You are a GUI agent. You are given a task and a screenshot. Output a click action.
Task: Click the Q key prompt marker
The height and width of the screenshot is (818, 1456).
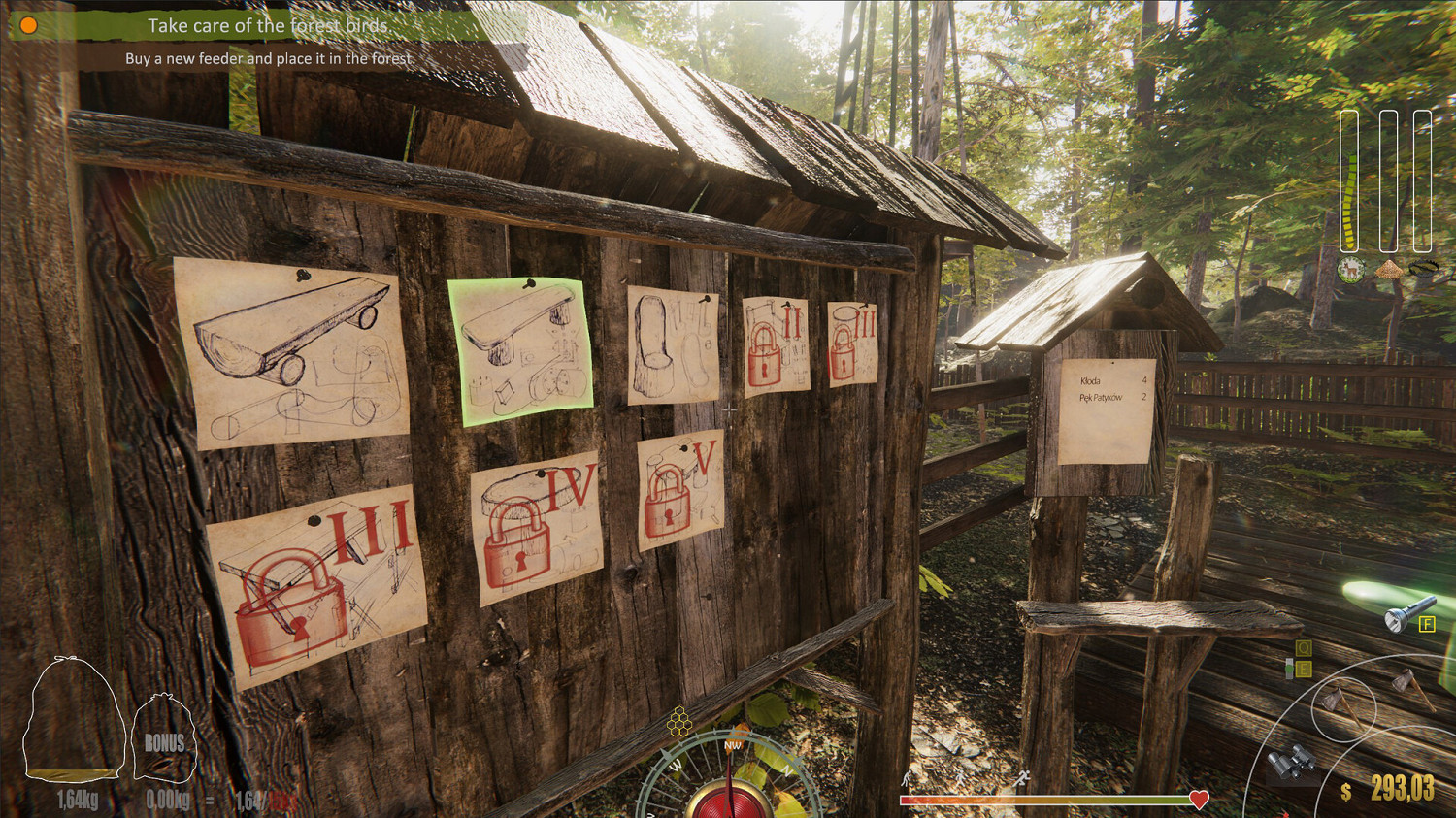tap(1303, 647)
